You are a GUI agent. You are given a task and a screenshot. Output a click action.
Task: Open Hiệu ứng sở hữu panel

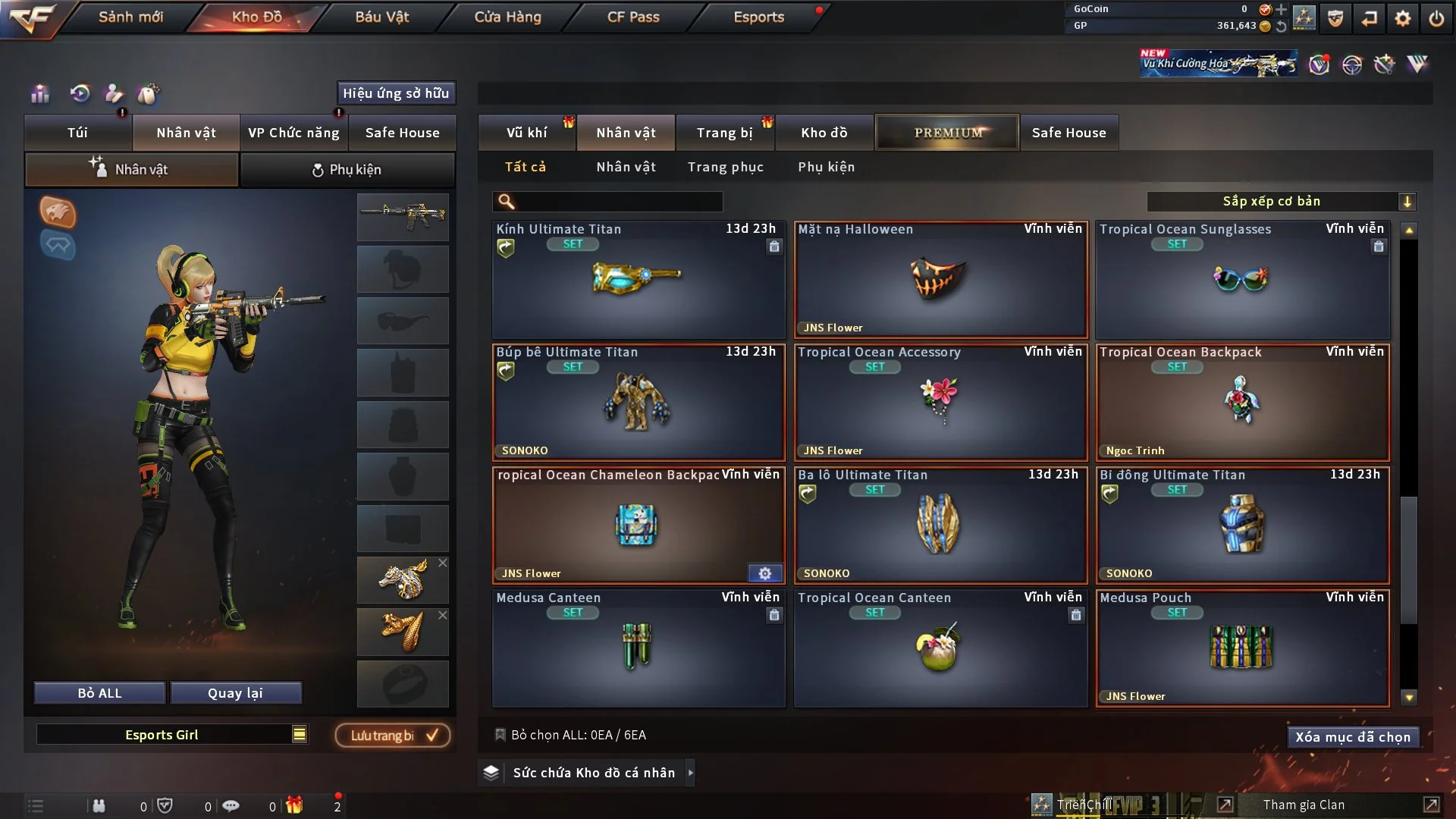[396, 93]
